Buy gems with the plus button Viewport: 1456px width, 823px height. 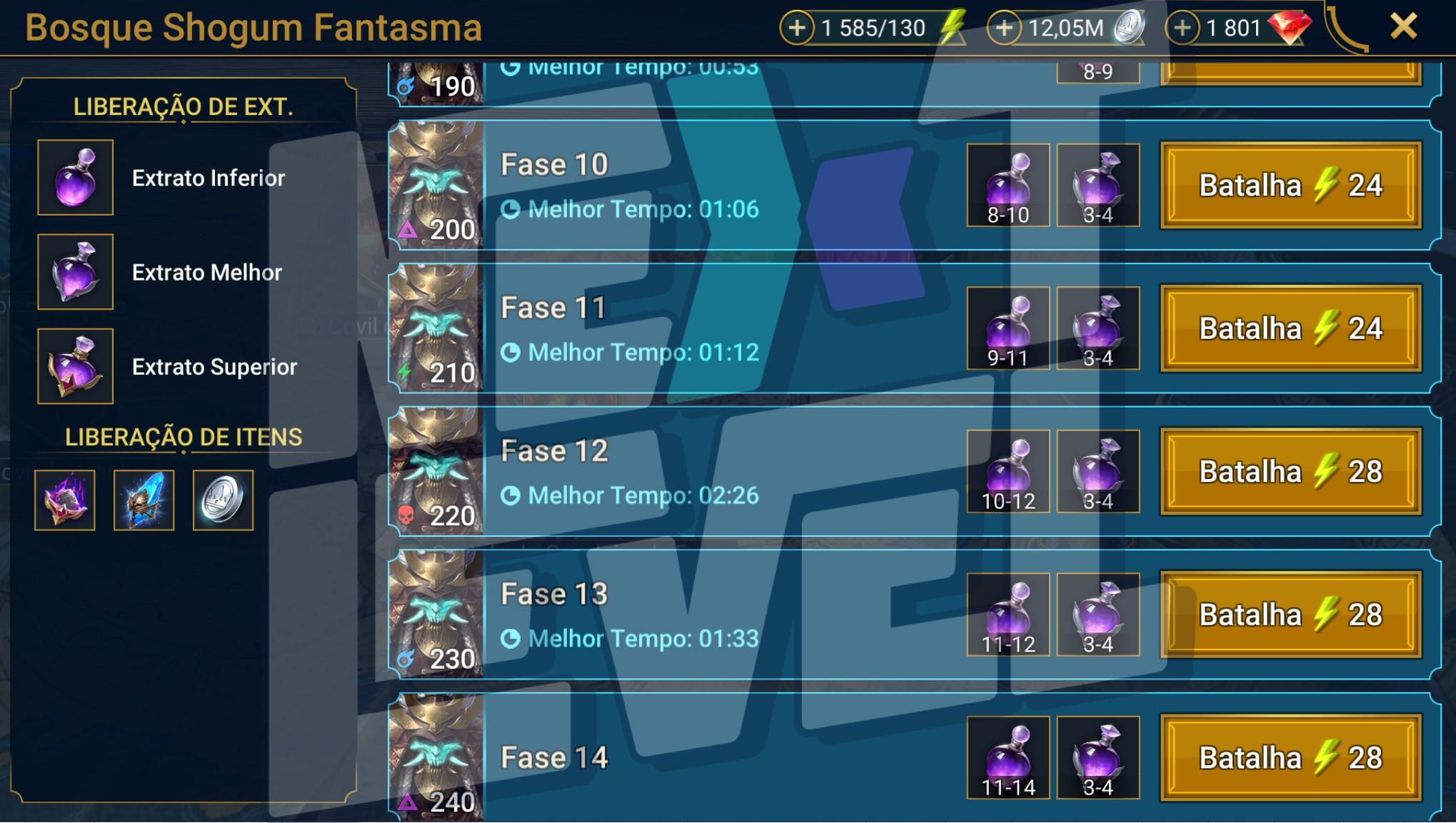[x=1183, y=29]
